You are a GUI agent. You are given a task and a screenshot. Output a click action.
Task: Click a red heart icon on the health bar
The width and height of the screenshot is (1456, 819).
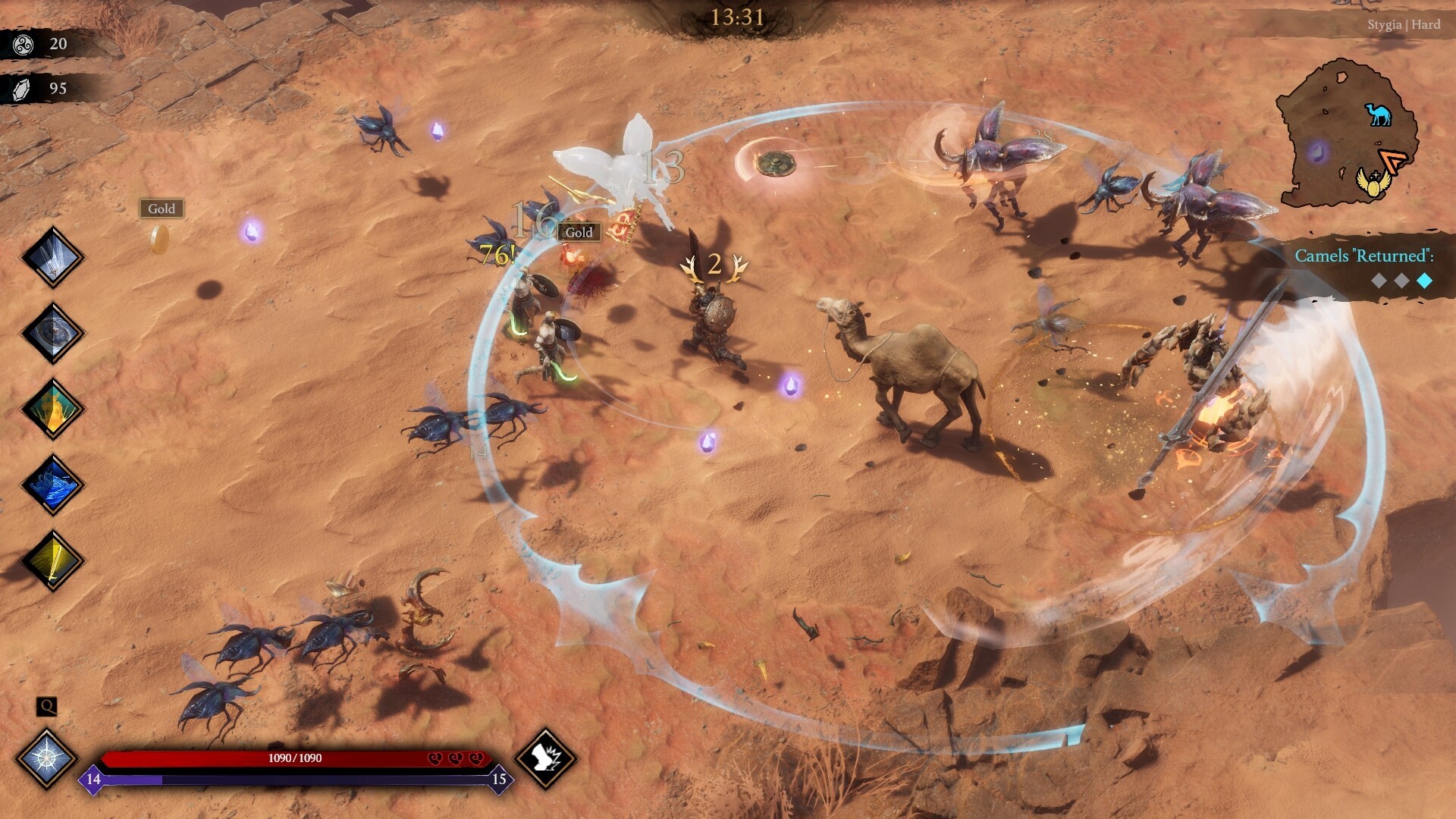pos(435,758)
